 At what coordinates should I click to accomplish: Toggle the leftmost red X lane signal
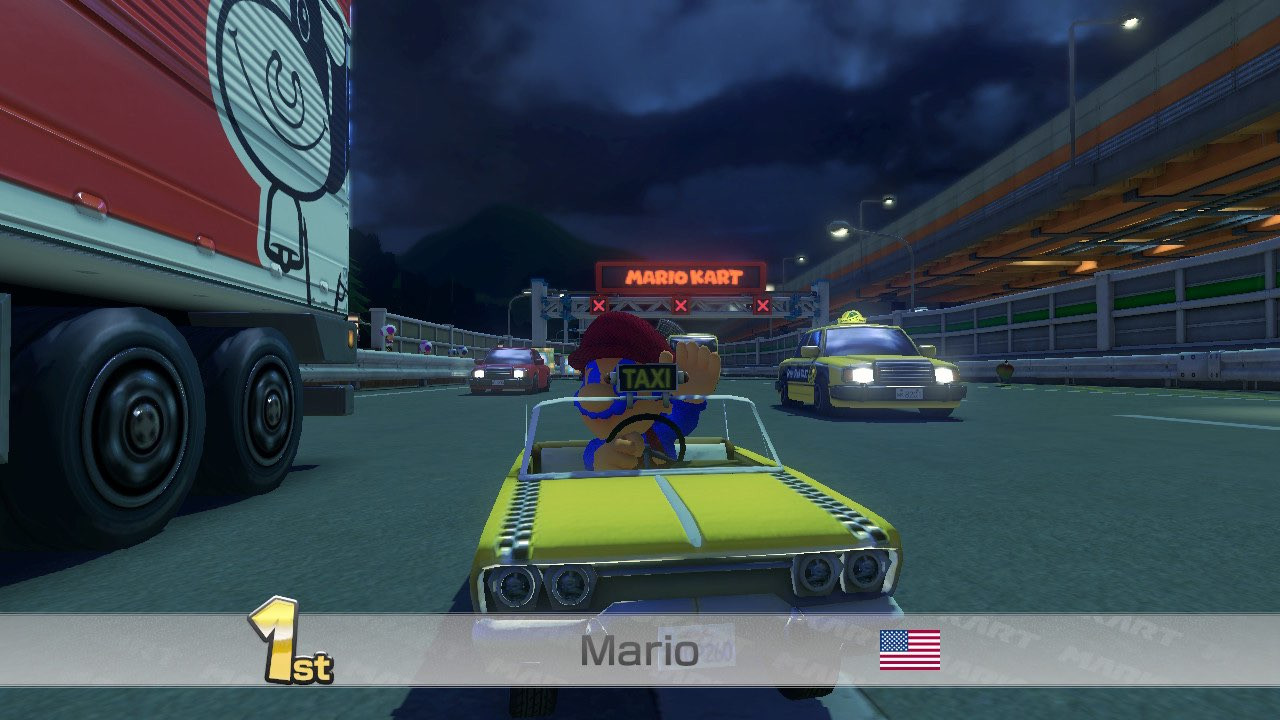pos(598,304)
